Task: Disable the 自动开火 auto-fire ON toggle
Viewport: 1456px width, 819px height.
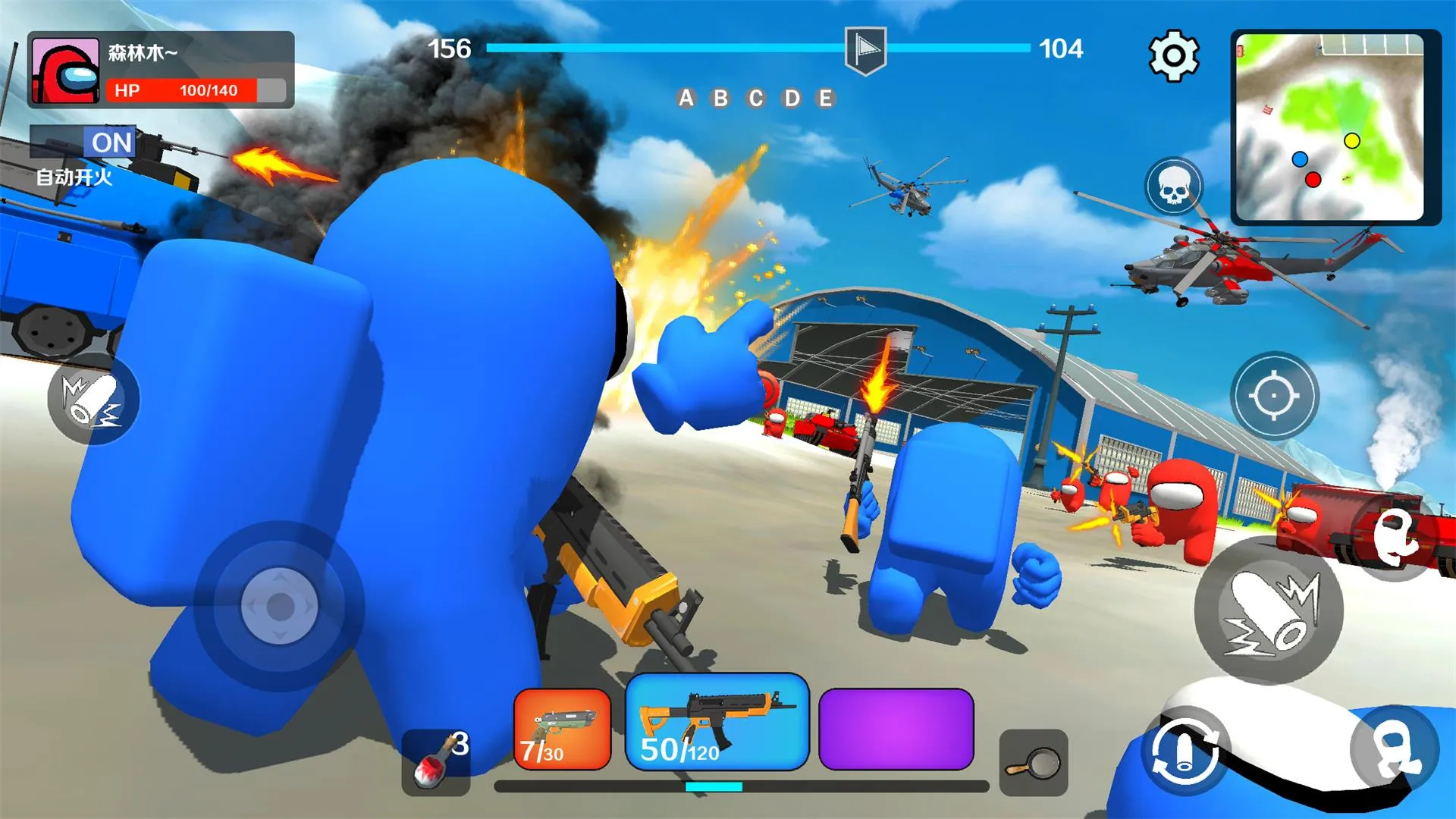Action: click(108, 142)
